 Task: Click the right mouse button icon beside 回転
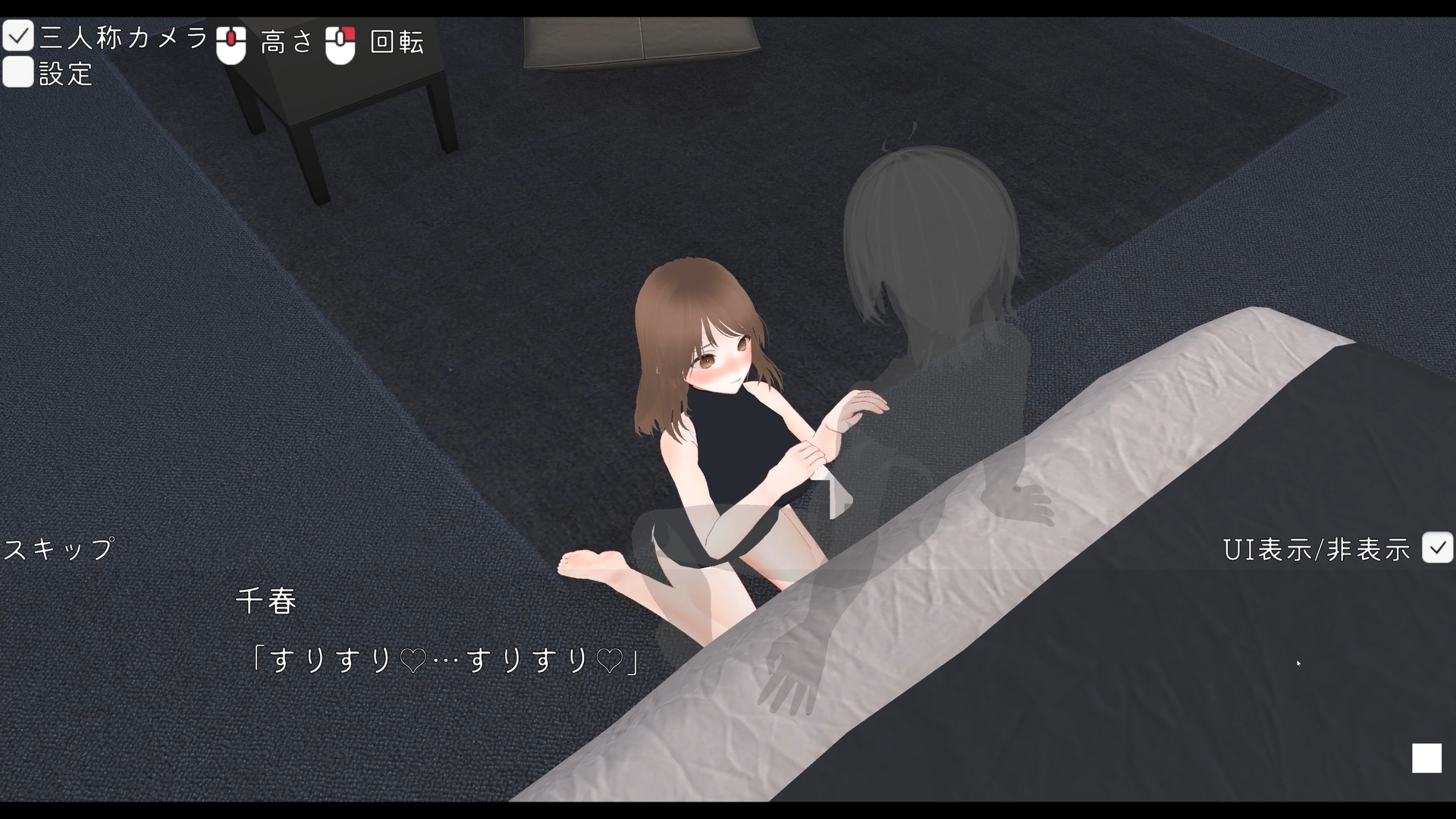click(340, 43)
